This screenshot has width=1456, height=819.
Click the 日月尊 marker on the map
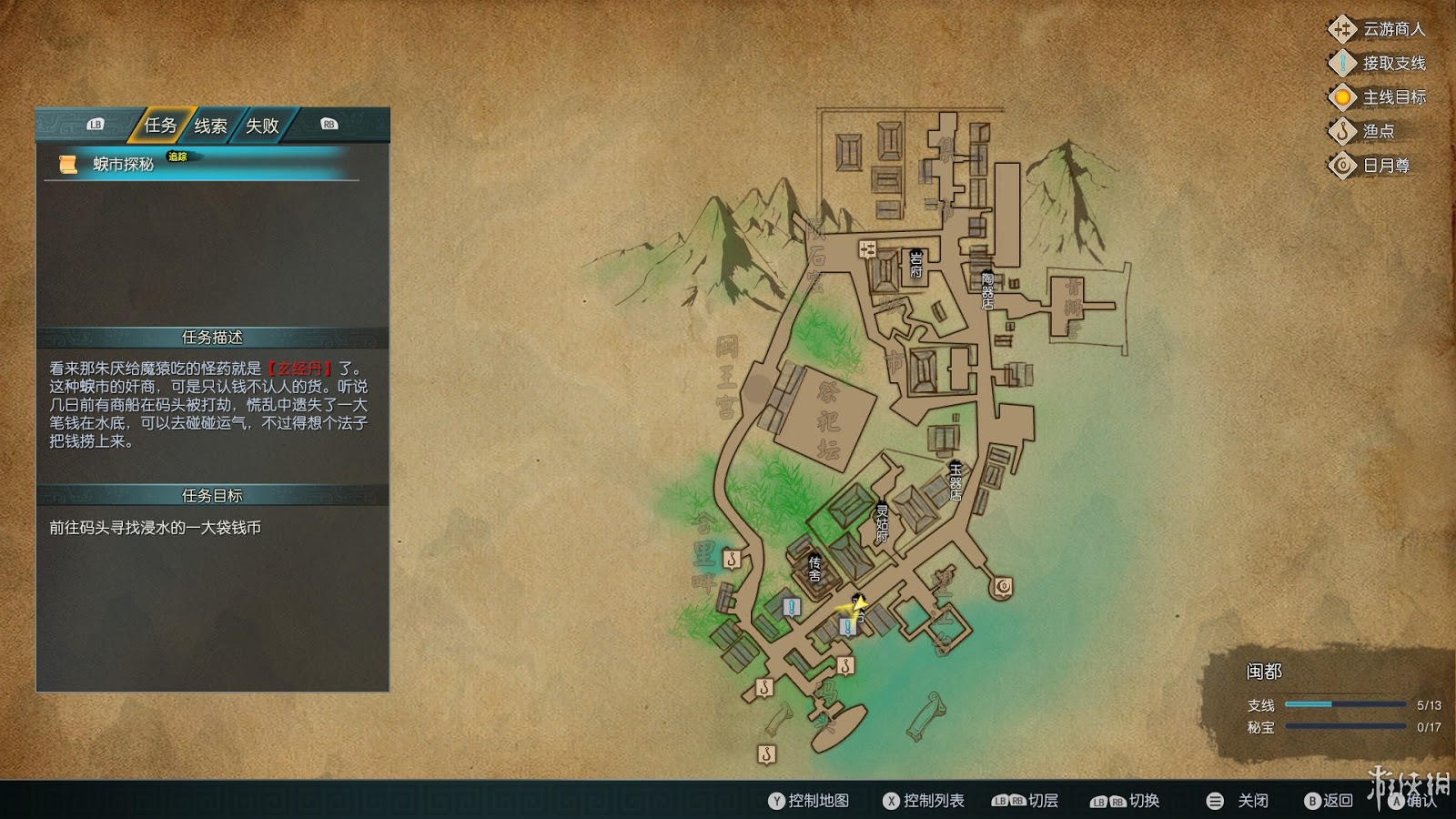point(1003,587)
